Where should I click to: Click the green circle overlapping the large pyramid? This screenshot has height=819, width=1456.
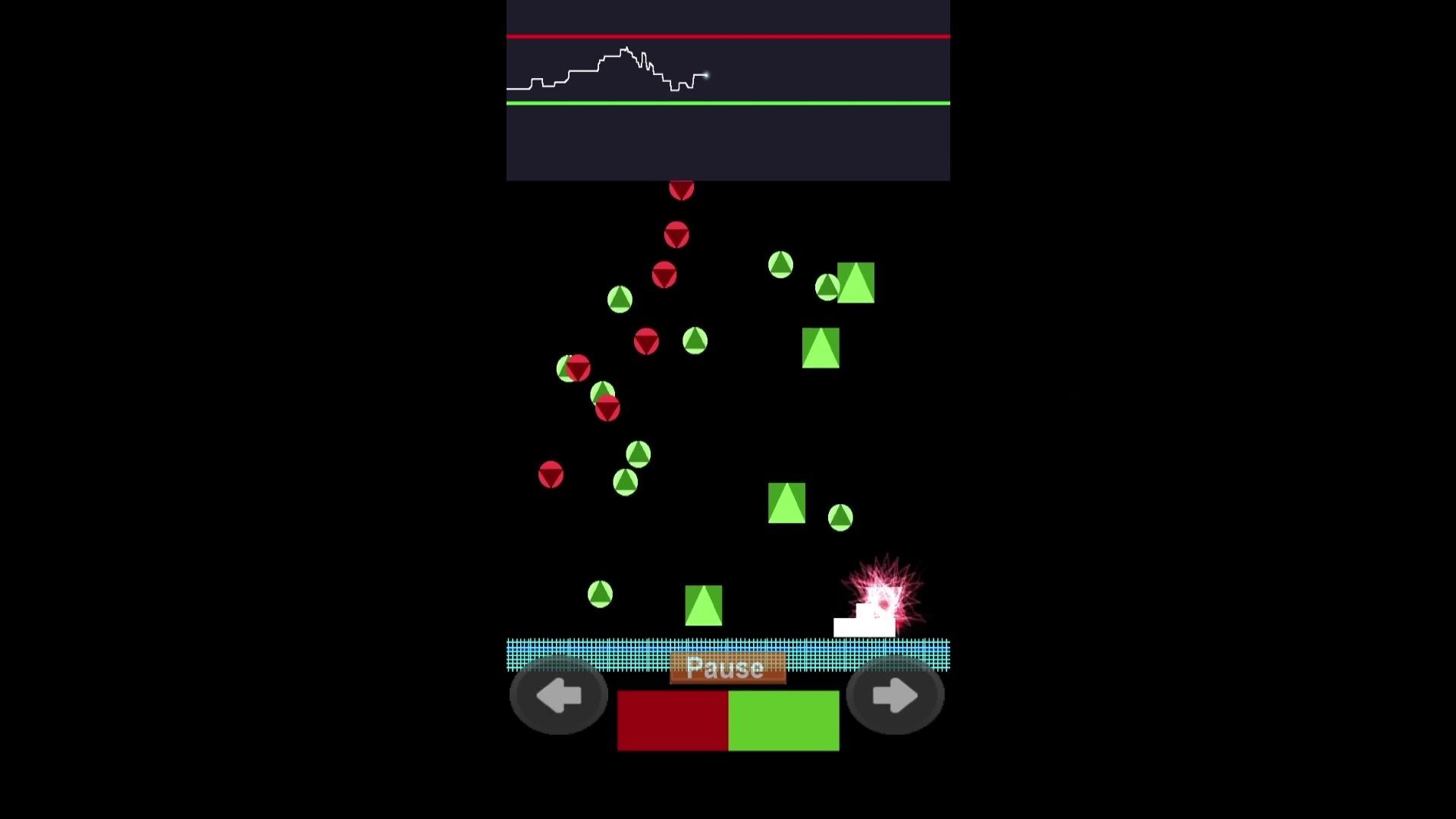point(827,287)
